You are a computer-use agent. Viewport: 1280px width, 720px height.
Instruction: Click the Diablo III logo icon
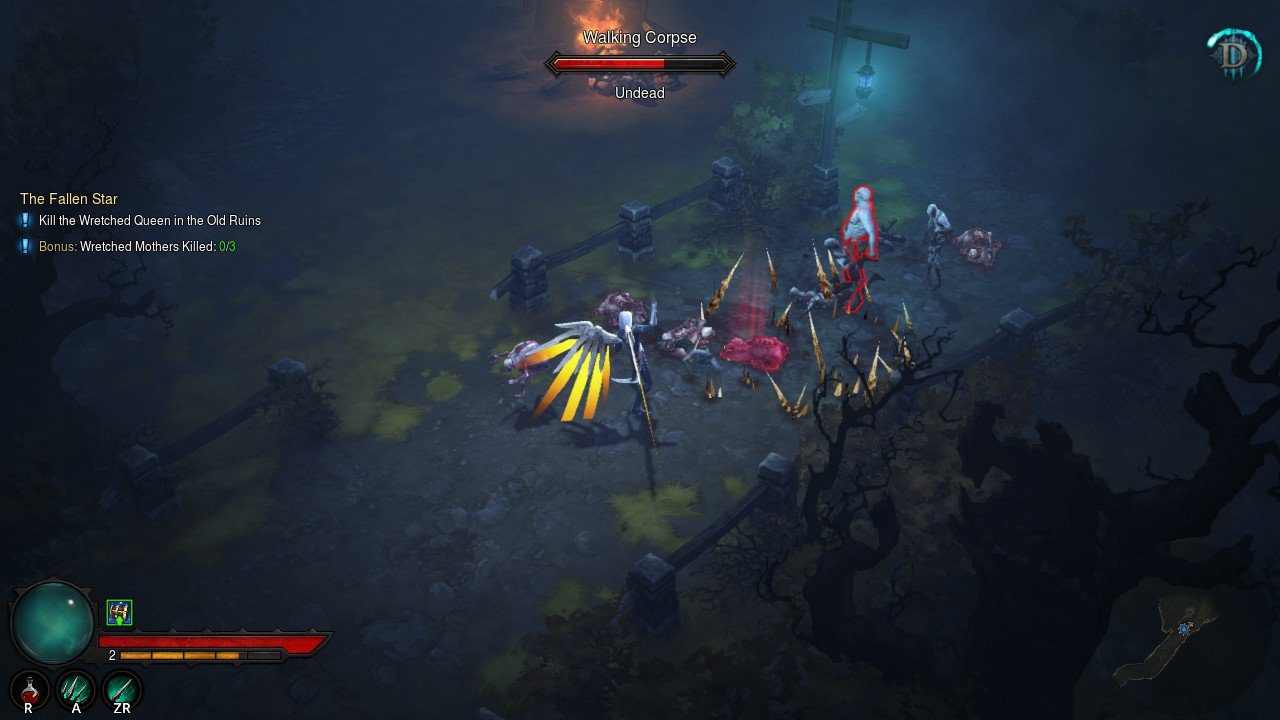pyautogui.click(x=1233, y=54)
